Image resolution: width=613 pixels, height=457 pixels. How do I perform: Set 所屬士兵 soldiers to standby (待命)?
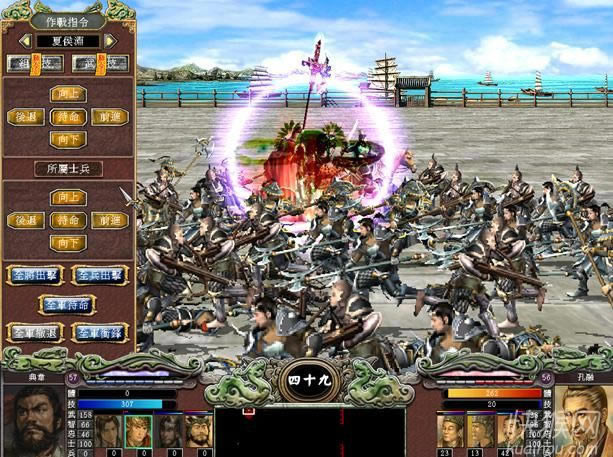click(x=68, y=220)
